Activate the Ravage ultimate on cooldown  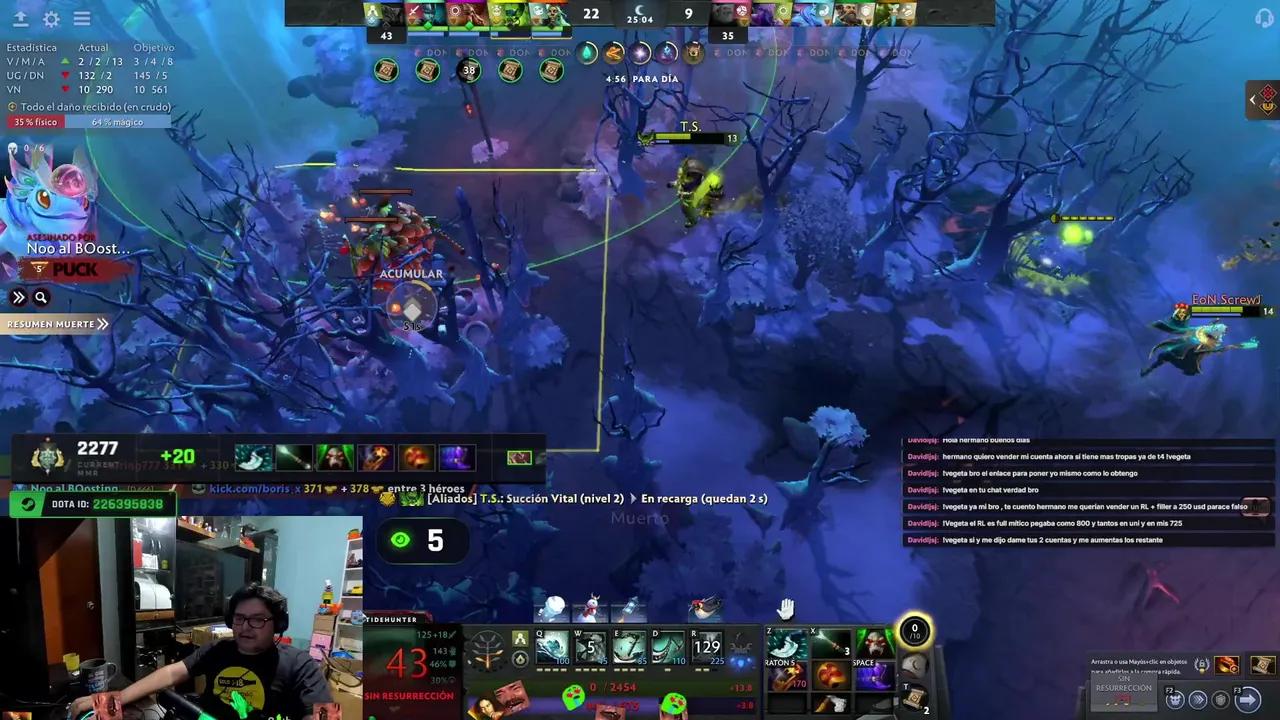tap(705, 645)
